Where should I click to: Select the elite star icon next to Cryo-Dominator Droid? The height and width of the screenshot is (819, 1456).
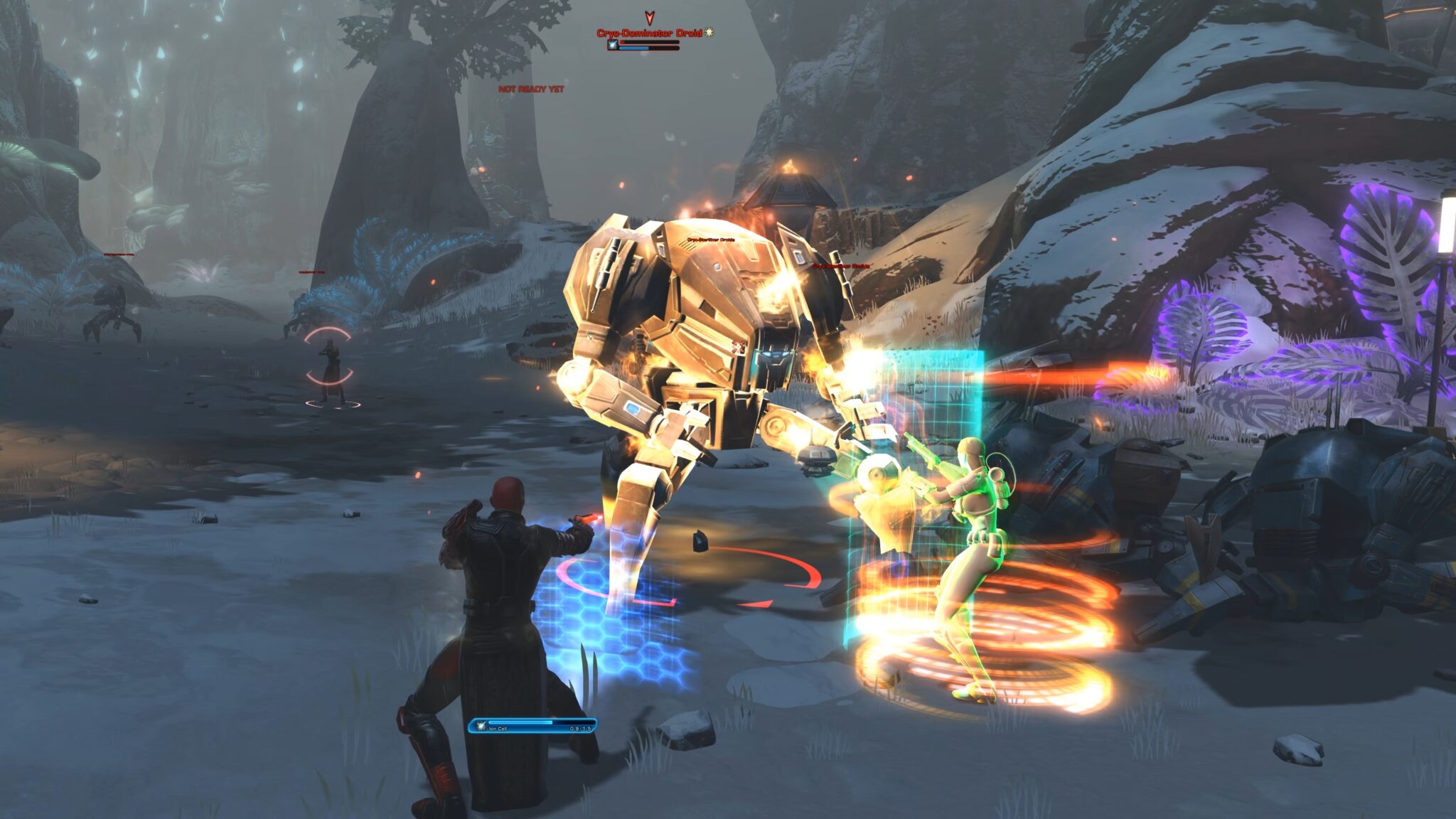709,33
